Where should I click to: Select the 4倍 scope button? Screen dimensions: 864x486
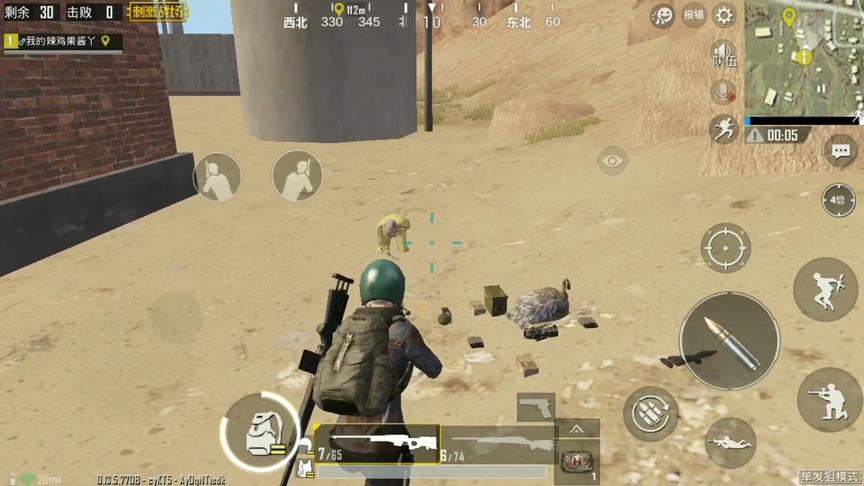click(838, 199)
